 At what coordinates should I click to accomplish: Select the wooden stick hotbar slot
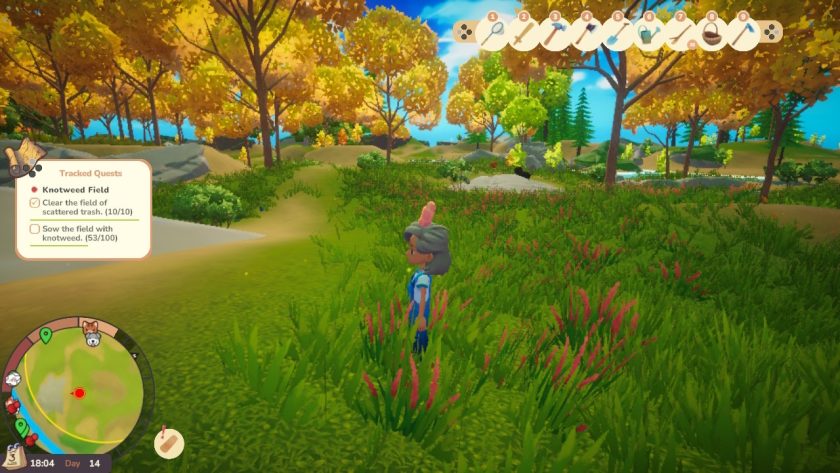[680, 33]
